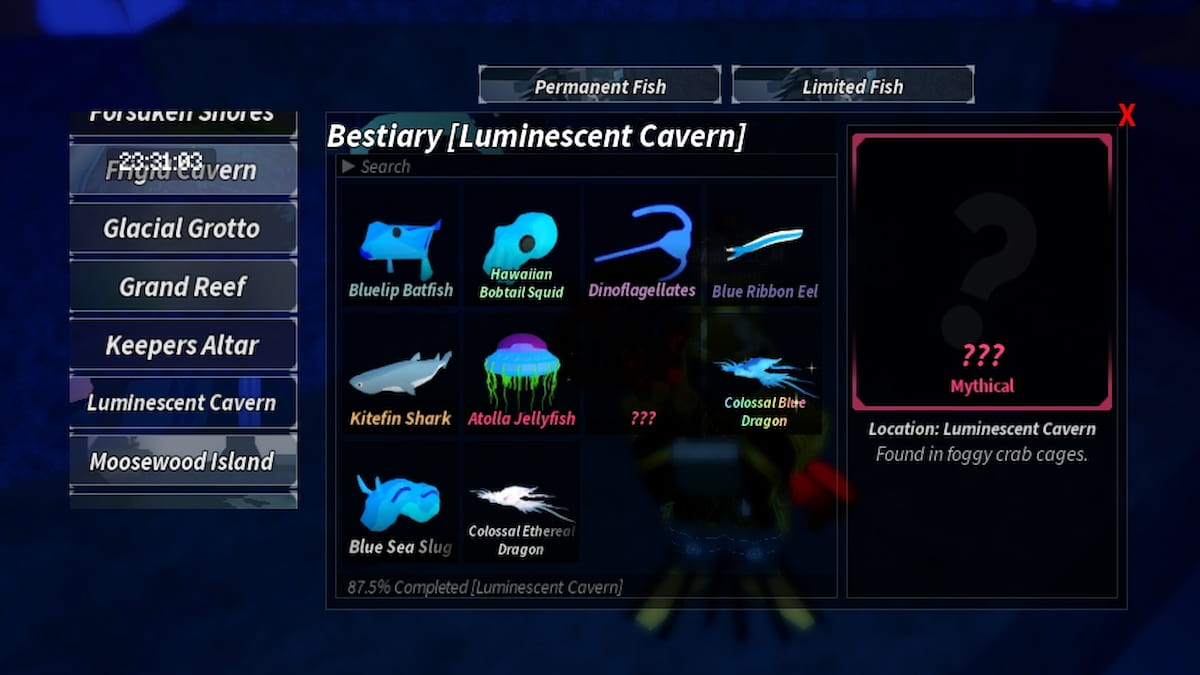The width and height of the screenshot is (1200, 675).
Task: Show Moosewood Island fish
Action: point(182,462)
